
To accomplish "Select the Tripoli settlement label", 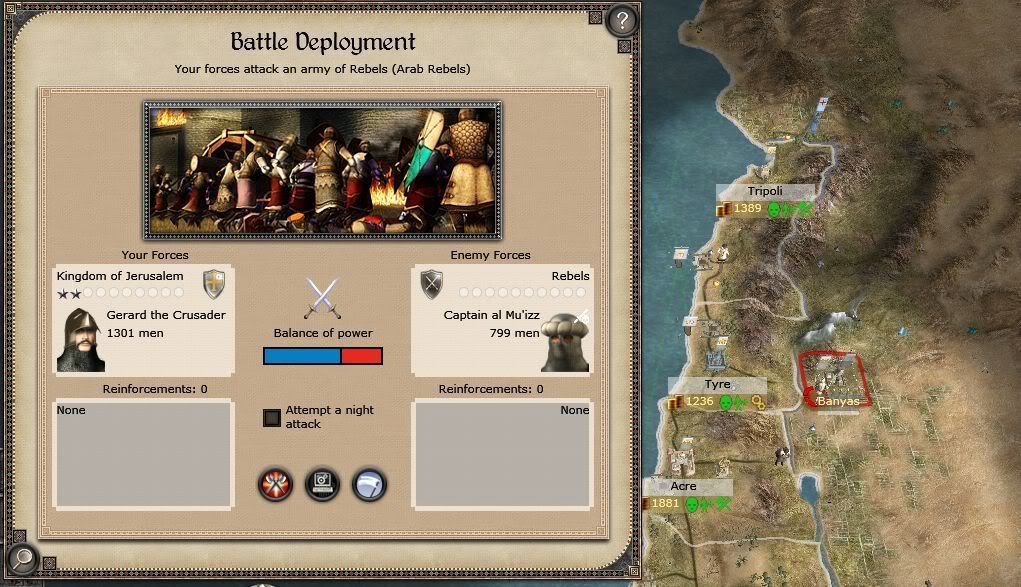I will [765, 191].
